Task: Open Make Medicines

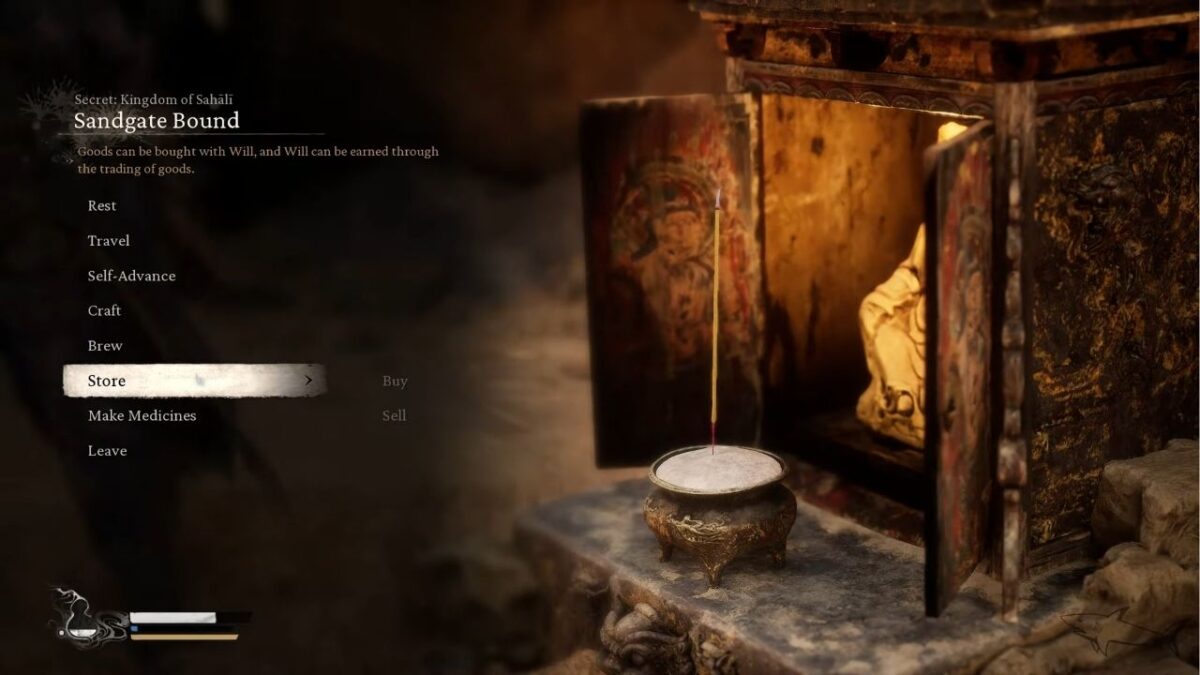Action: pyautogui.click(x=141, y=416)
